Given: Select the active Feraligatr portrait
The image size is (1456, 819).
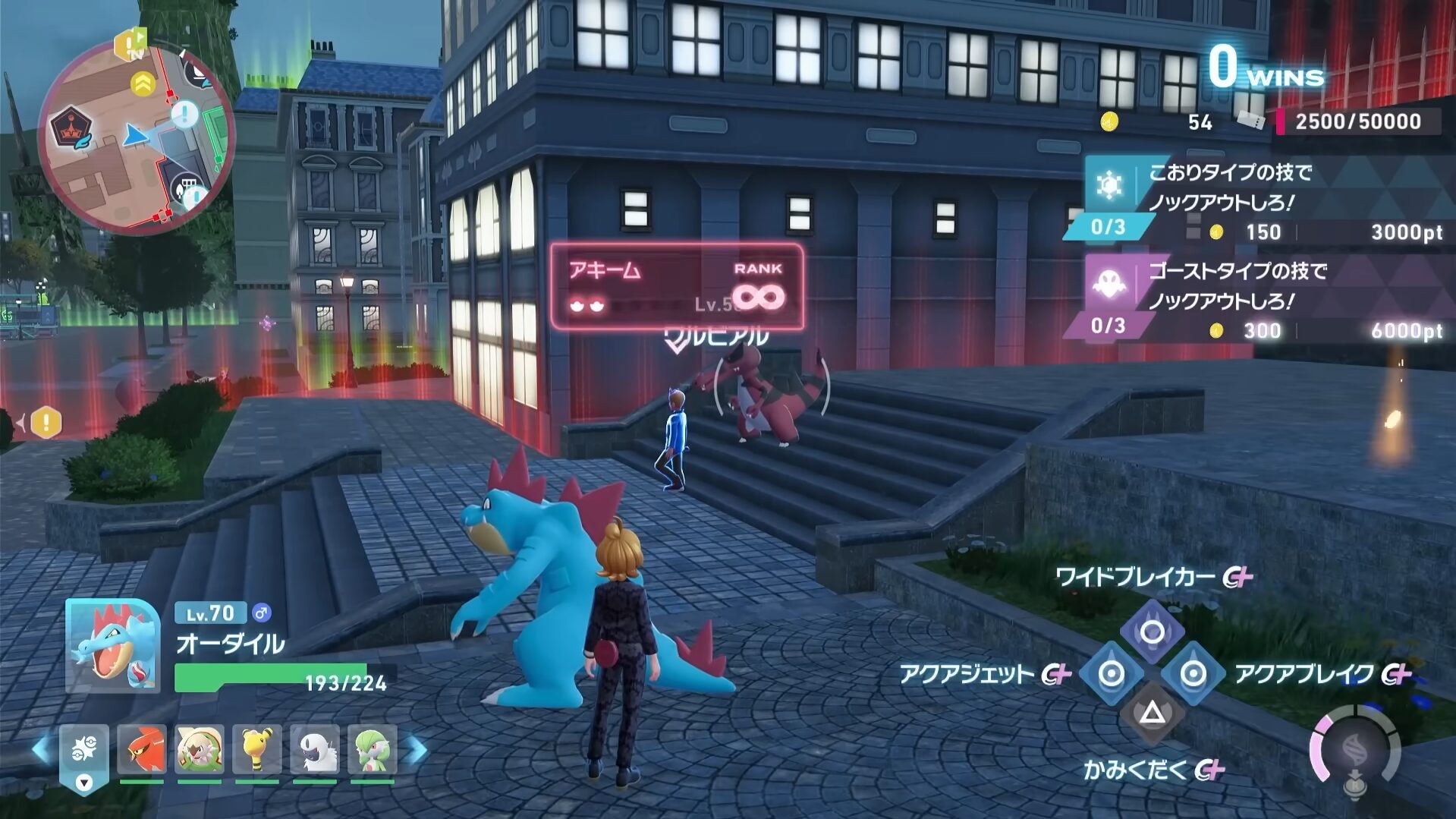Looking at the screenshot, I should [x=112, y=646].
